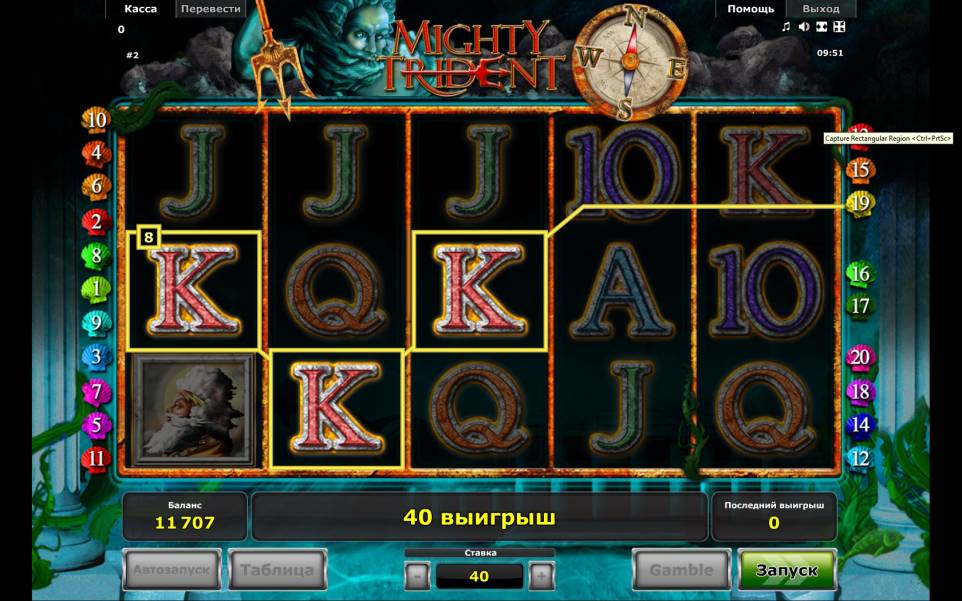This screenshot has height=601, width=962.
Task: Choose the payline 1 shell marker
Action: [x=96, y=289]
